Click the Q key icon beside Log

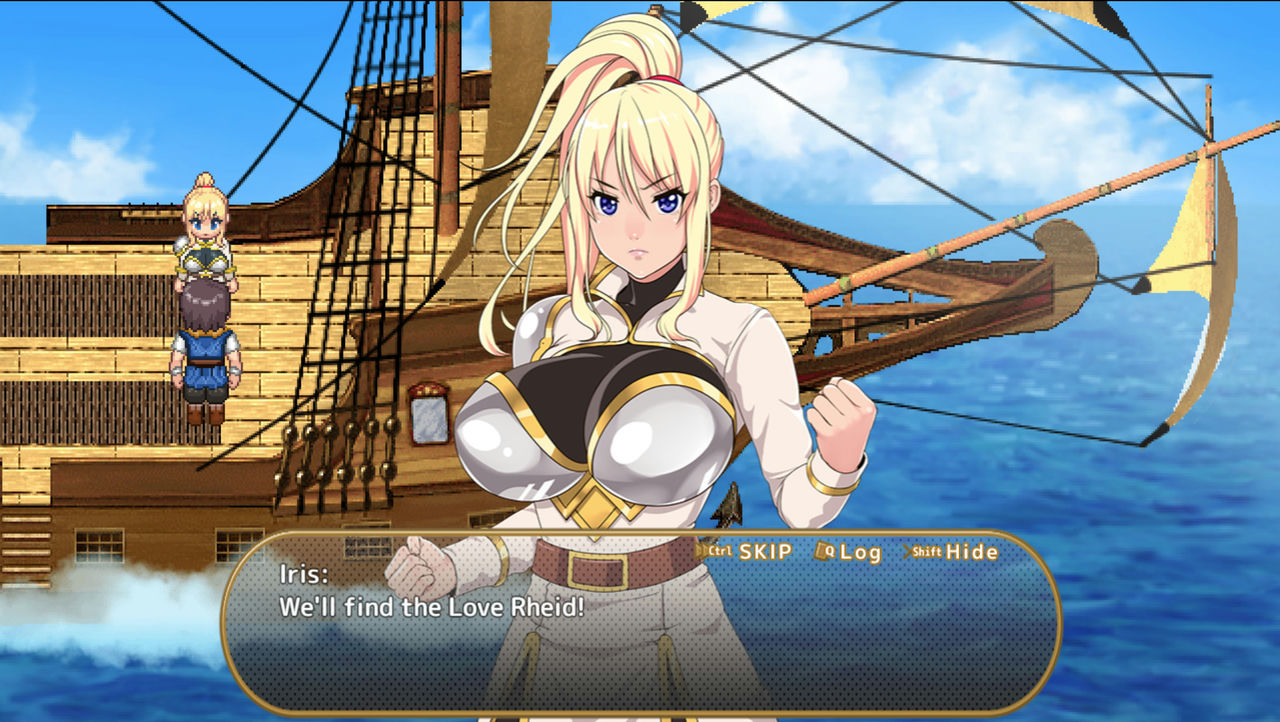click(x=830, y=550)
